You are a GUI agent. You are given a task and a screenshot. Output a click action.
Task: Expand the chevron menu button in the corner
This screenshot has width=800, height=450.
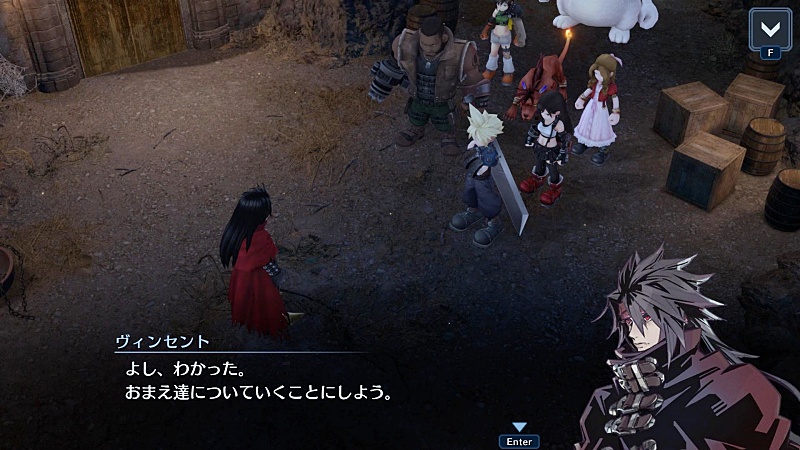(770, 27)
